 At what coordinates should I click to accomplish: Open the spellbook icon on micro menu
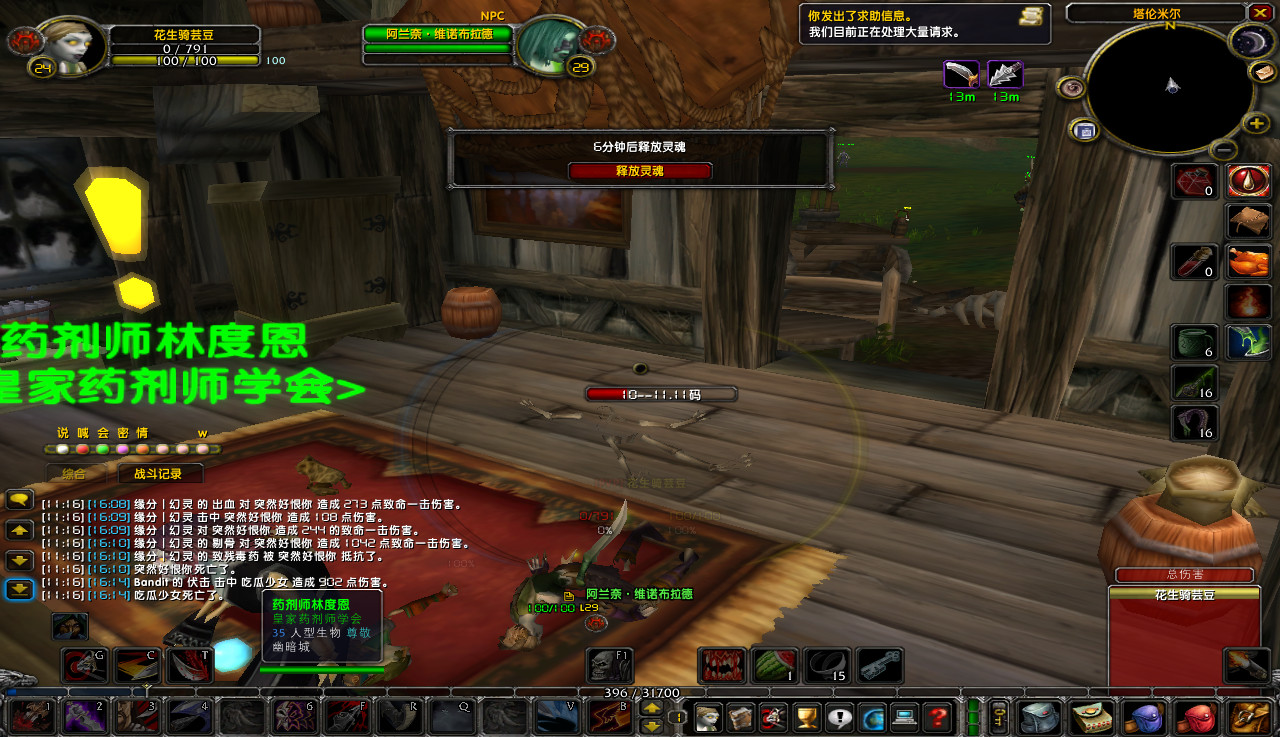point(741,716)
